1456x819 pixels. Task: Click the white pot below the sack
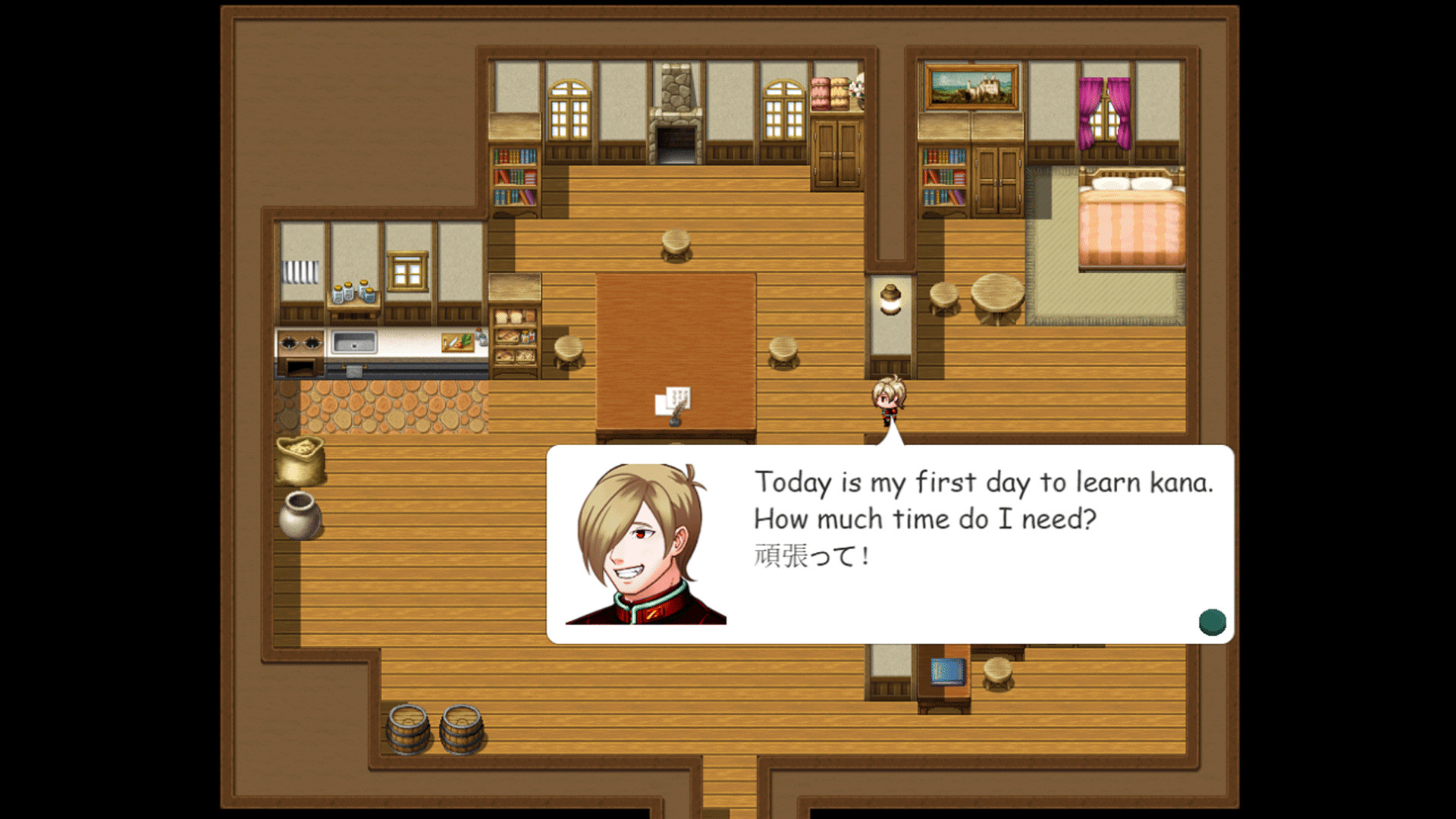tap(302, 516)
